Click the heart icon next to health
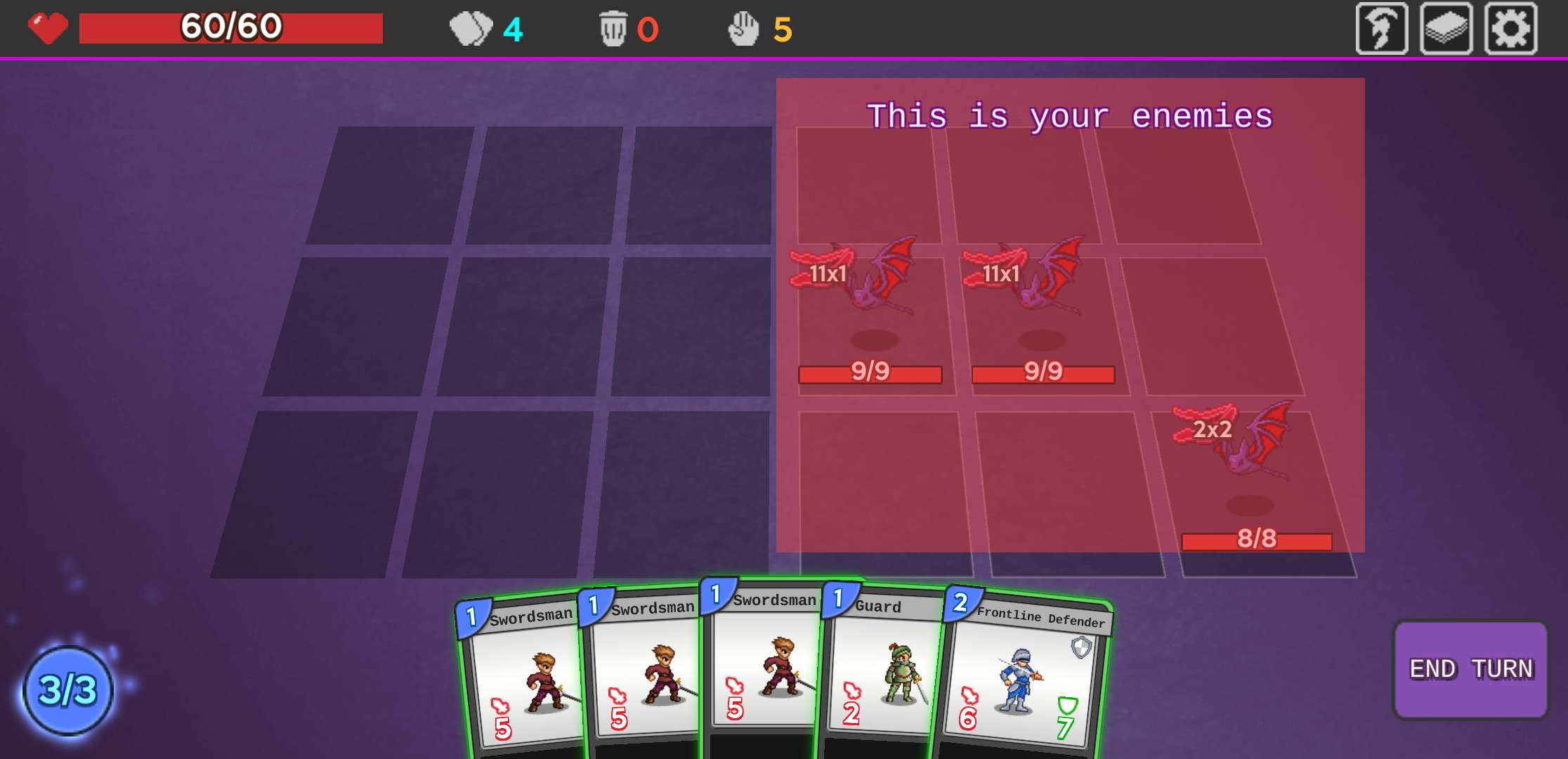Image resolution: width=1568 pixels, height=759 pixels. [x=46, y=27]
